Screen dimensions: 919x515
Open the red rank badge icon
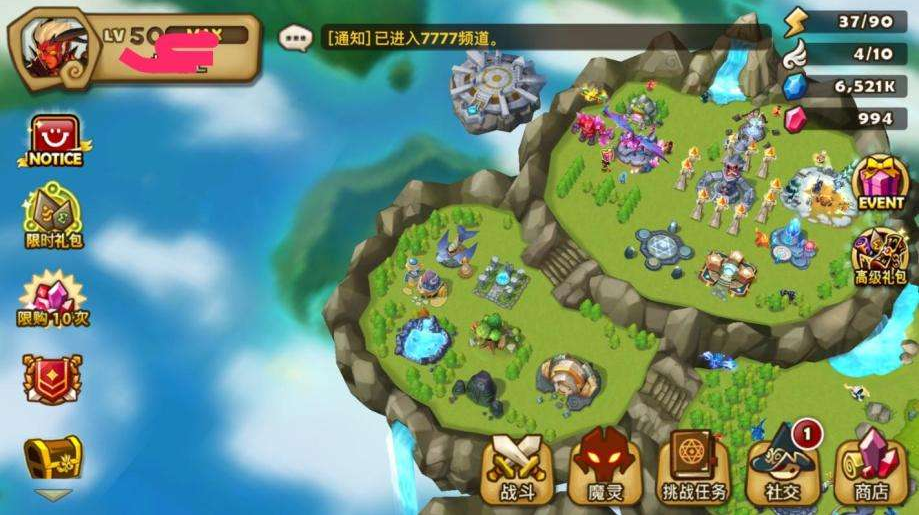coord(53,379)
